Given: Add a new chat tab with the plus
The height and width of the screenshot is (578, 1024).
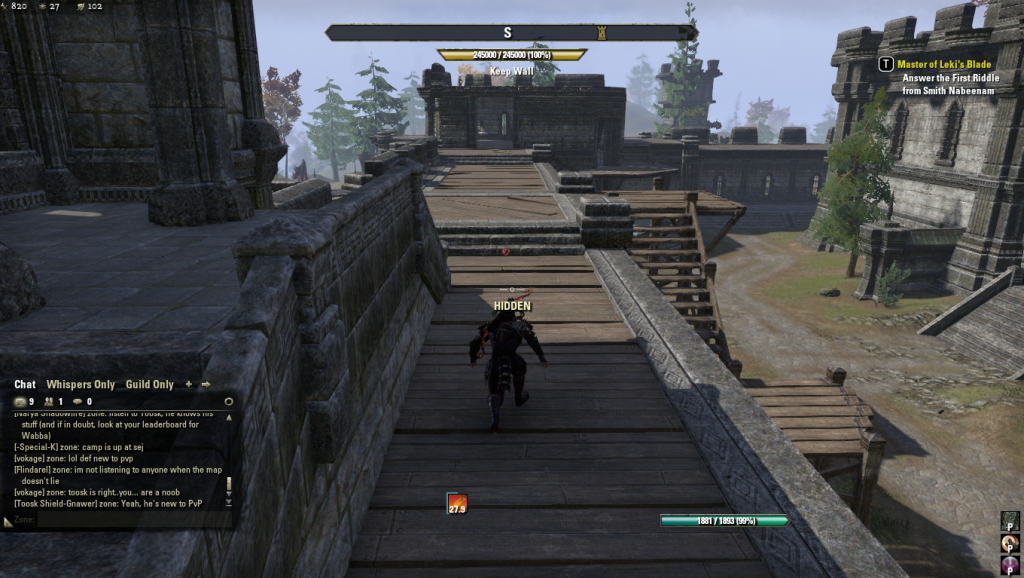Looking at the screenshot, I should tap(189, 384).
